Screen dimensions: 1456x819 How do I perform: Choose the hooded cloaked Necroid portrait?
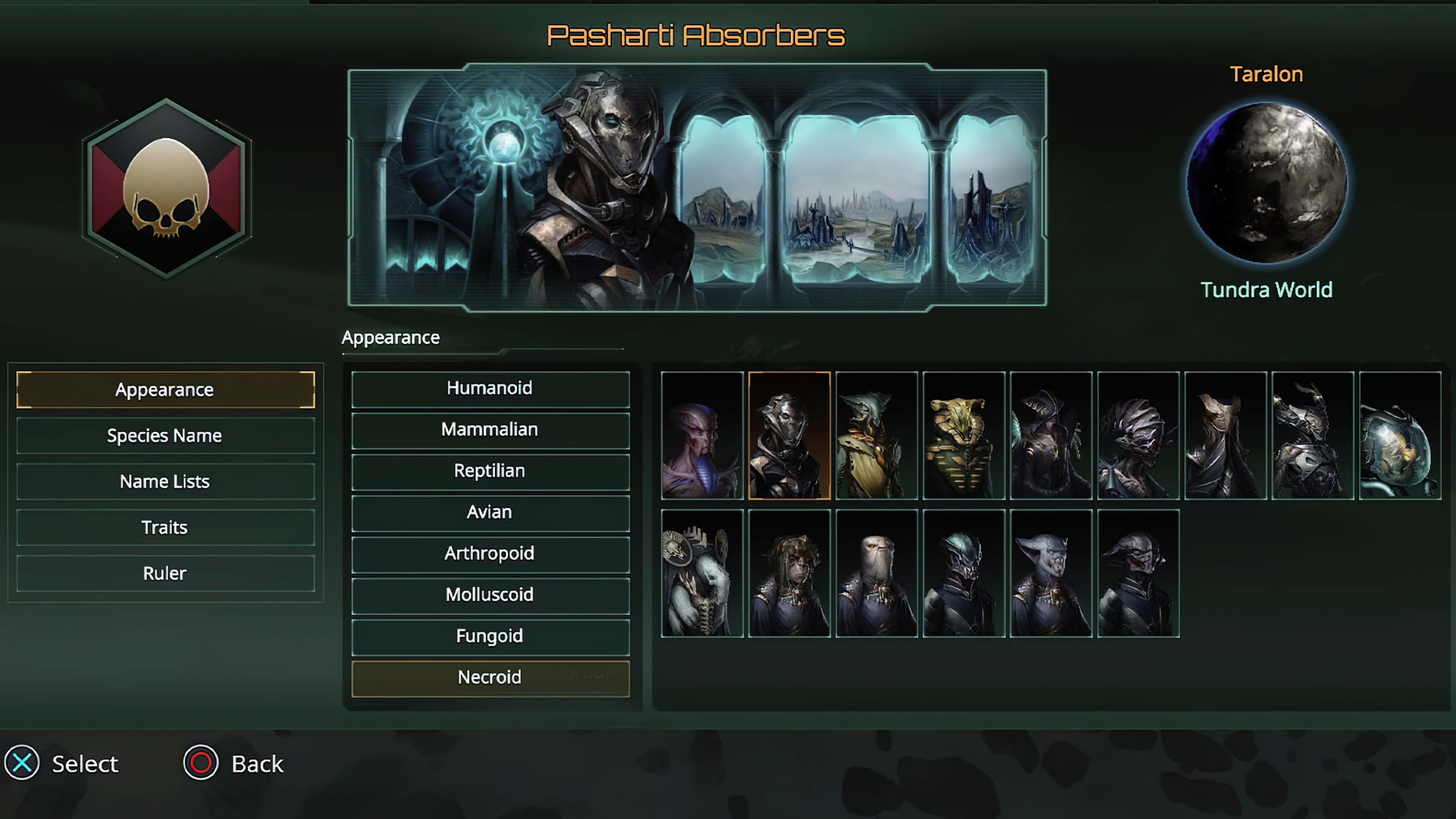coord(1051,435)
